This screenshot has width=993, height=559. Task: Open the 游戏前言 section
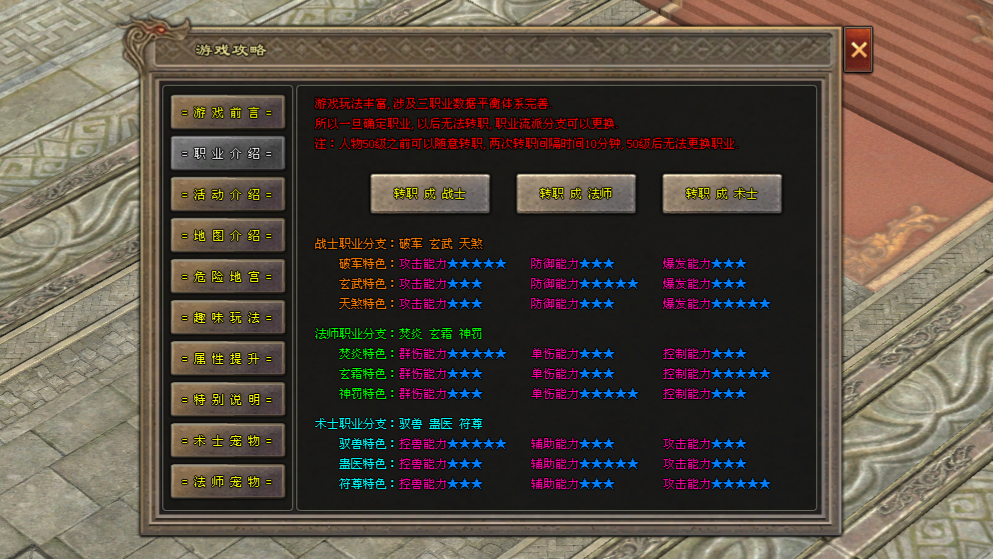[227, 112]
